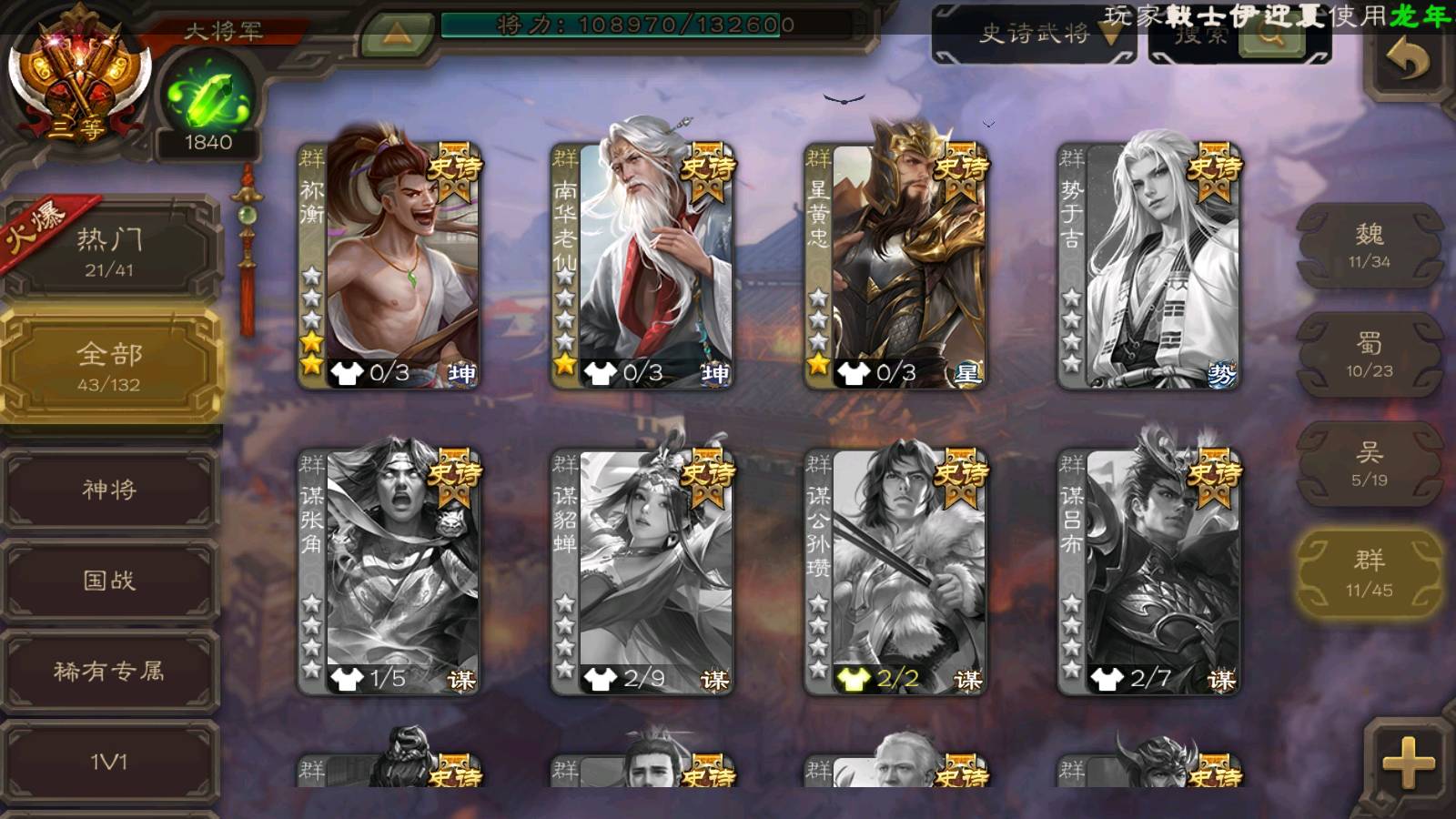Choose the 1V1 category tab
Screen dimensions: 1456x819
click(109, 761)
